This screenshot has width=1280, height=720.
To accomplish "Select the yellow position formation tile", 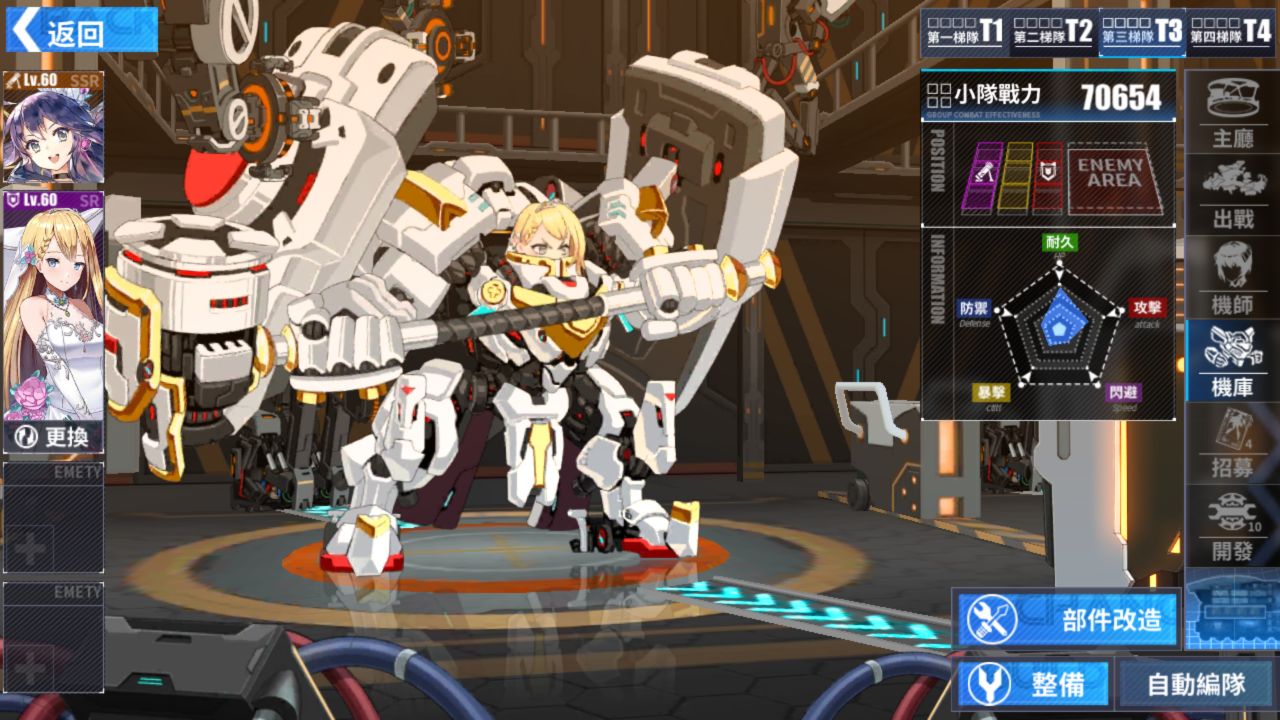I will (1016, 177).
